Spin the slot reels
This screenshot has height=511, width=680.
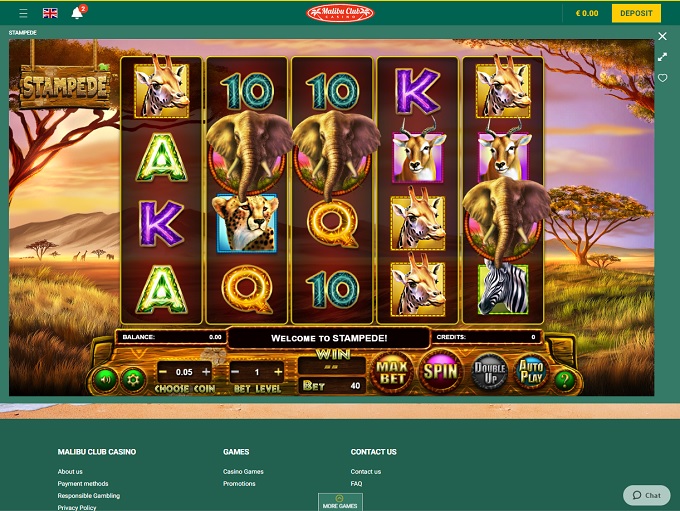pyautogui.click(x=440, y=372)
